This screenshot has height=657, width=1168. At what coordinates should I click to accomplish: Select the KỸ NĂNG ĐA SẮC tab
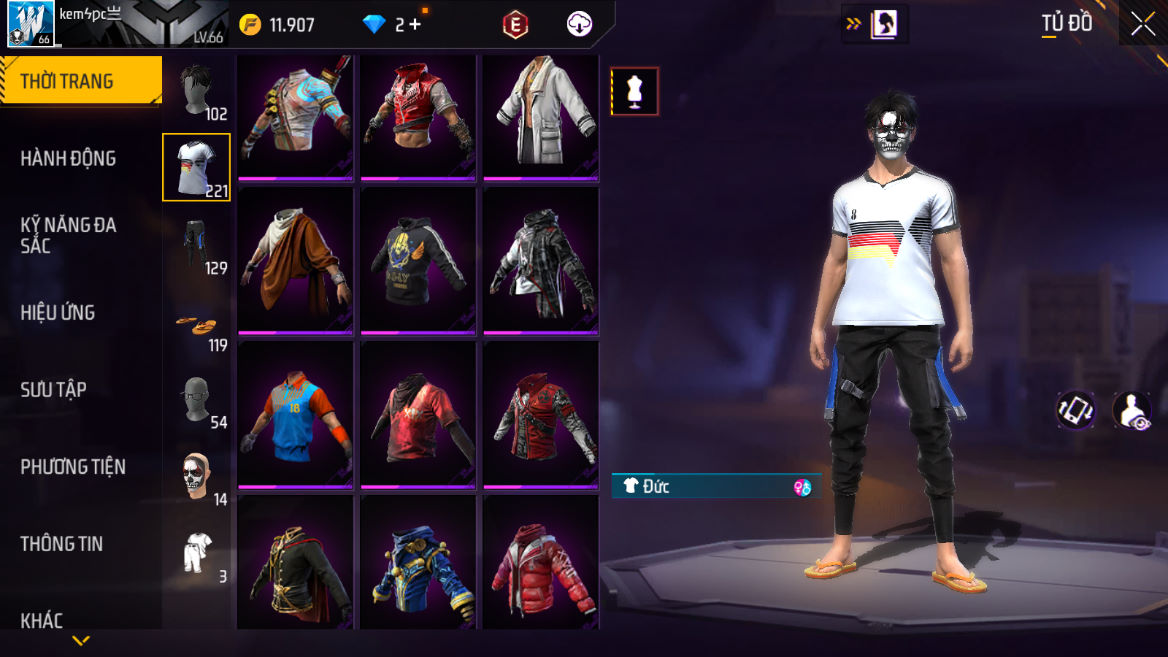pyautogui.click(x=68, y=235)
